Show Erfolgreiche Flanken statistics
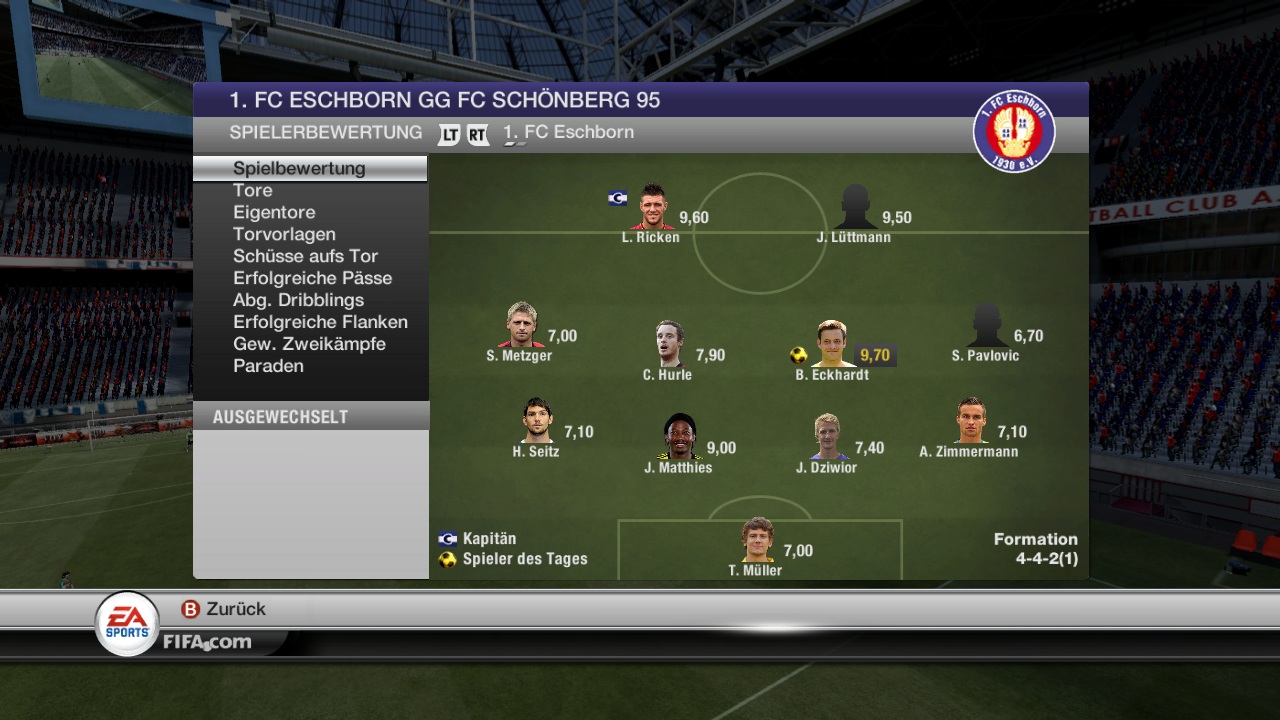 tap(320, 322)
